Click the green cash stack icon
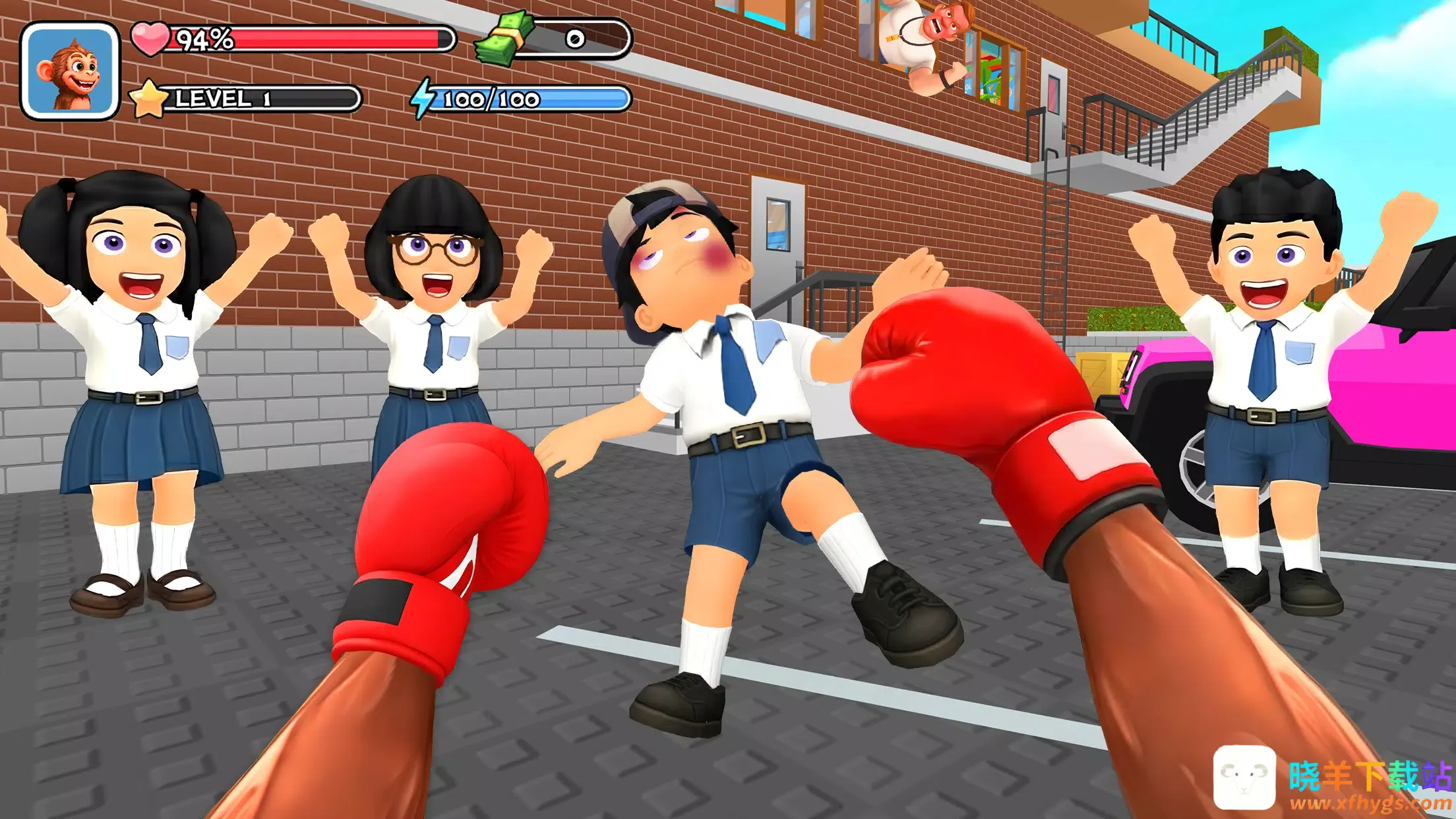This screenshot has height=819, width=1456. [506, 39]
